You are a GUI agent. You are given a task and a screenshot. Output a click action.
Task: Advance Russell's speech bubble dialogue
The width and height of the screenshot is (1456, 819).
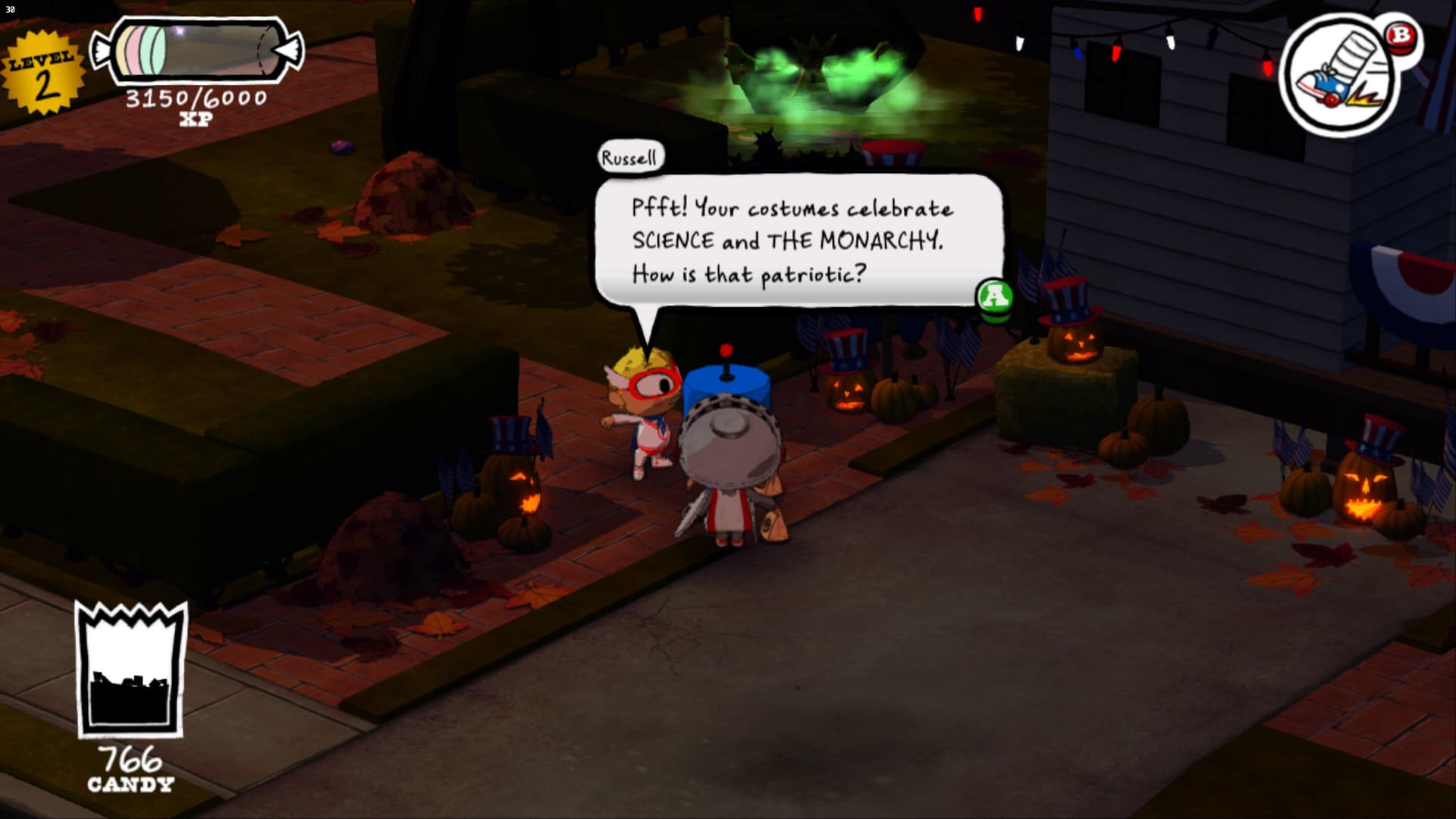click(994, 296)
